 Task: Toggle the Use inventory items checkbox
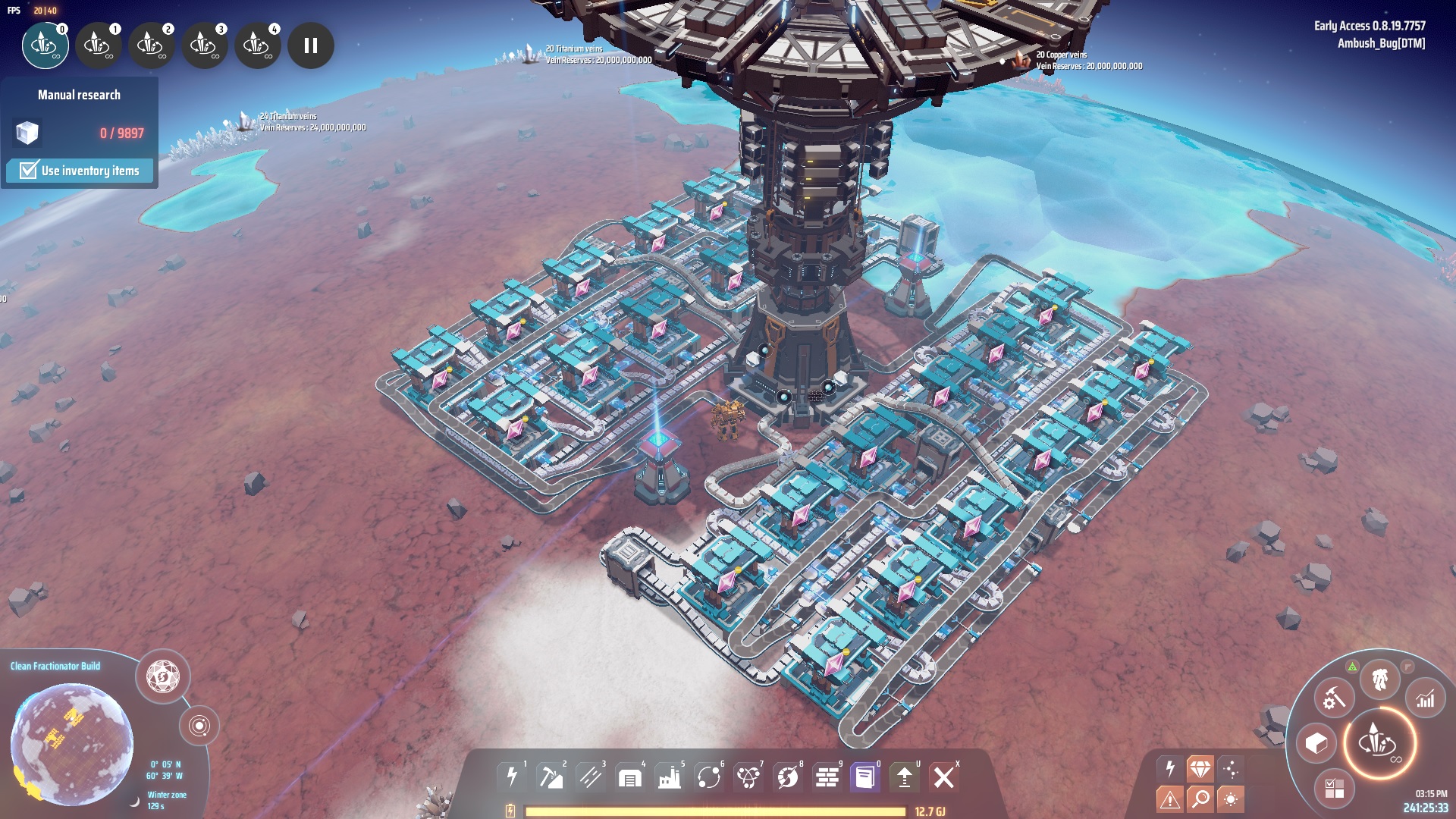coord(29,171)
